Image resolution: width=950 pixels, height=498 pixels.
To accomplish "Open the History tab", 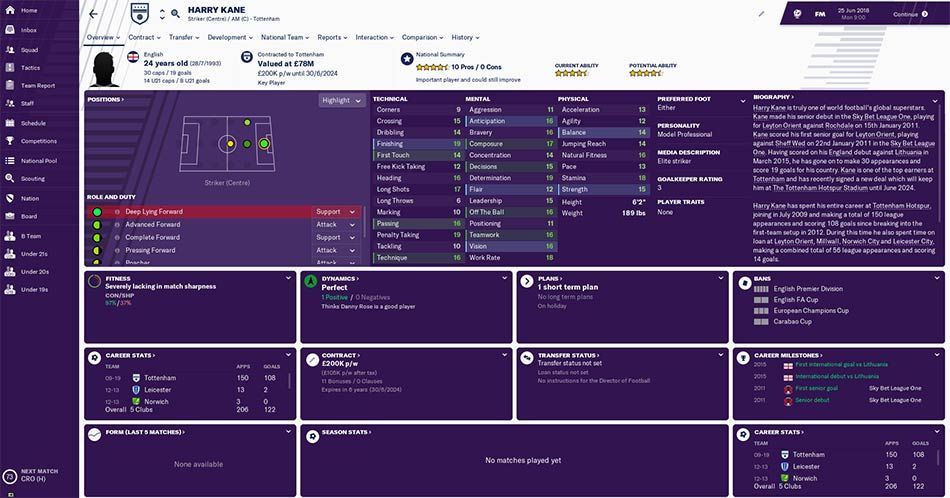I will point(464,37).
